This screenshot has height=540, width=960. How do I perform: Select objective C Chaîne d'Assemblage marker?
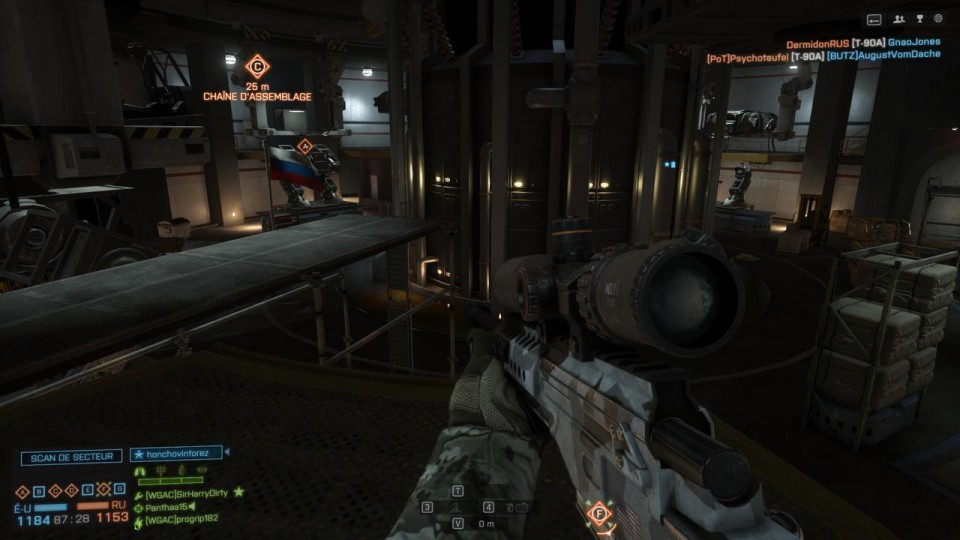coord(257,67)
